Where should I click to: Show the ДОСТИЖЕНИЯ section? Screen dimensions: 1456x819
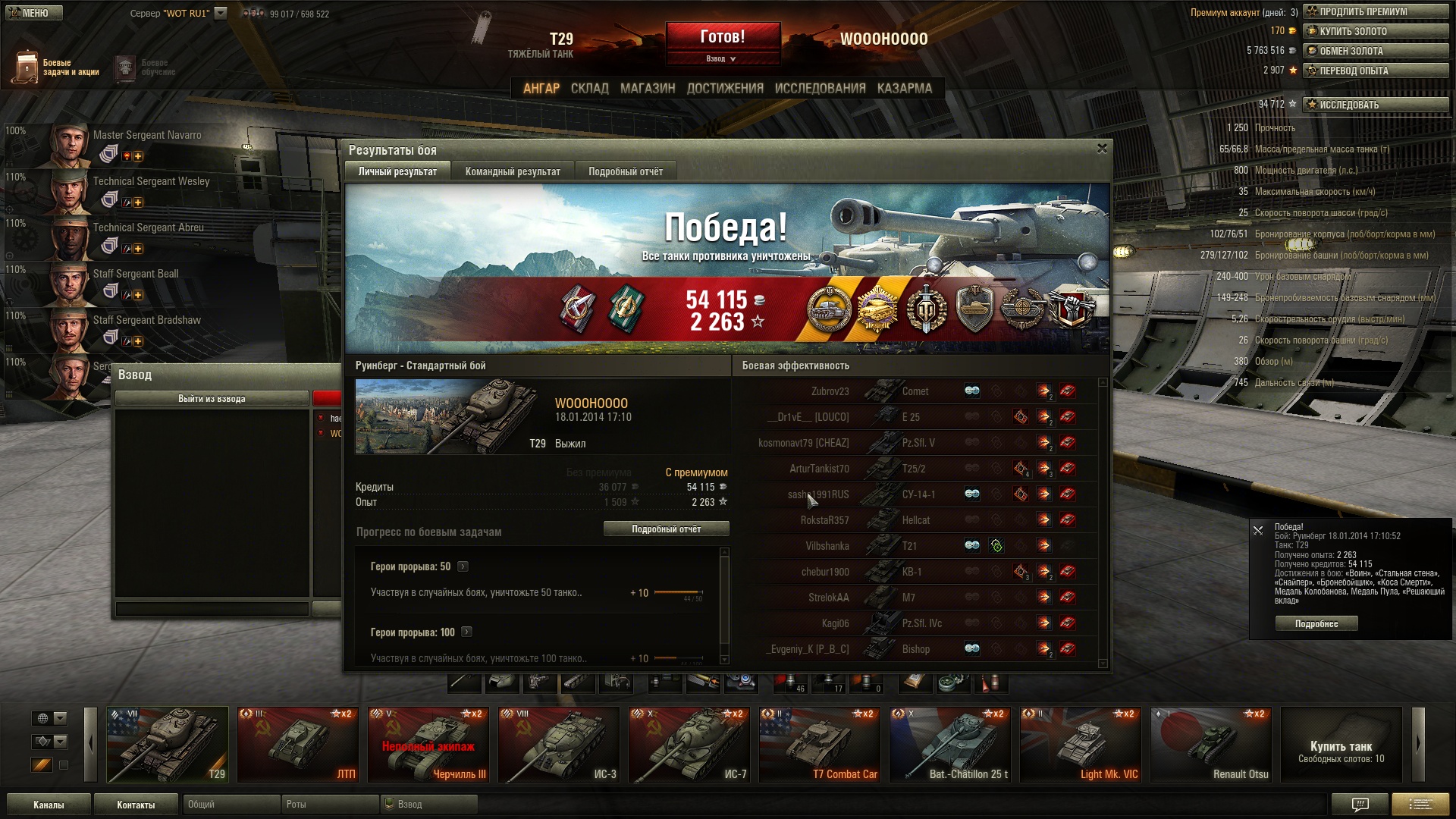(725, 89)
